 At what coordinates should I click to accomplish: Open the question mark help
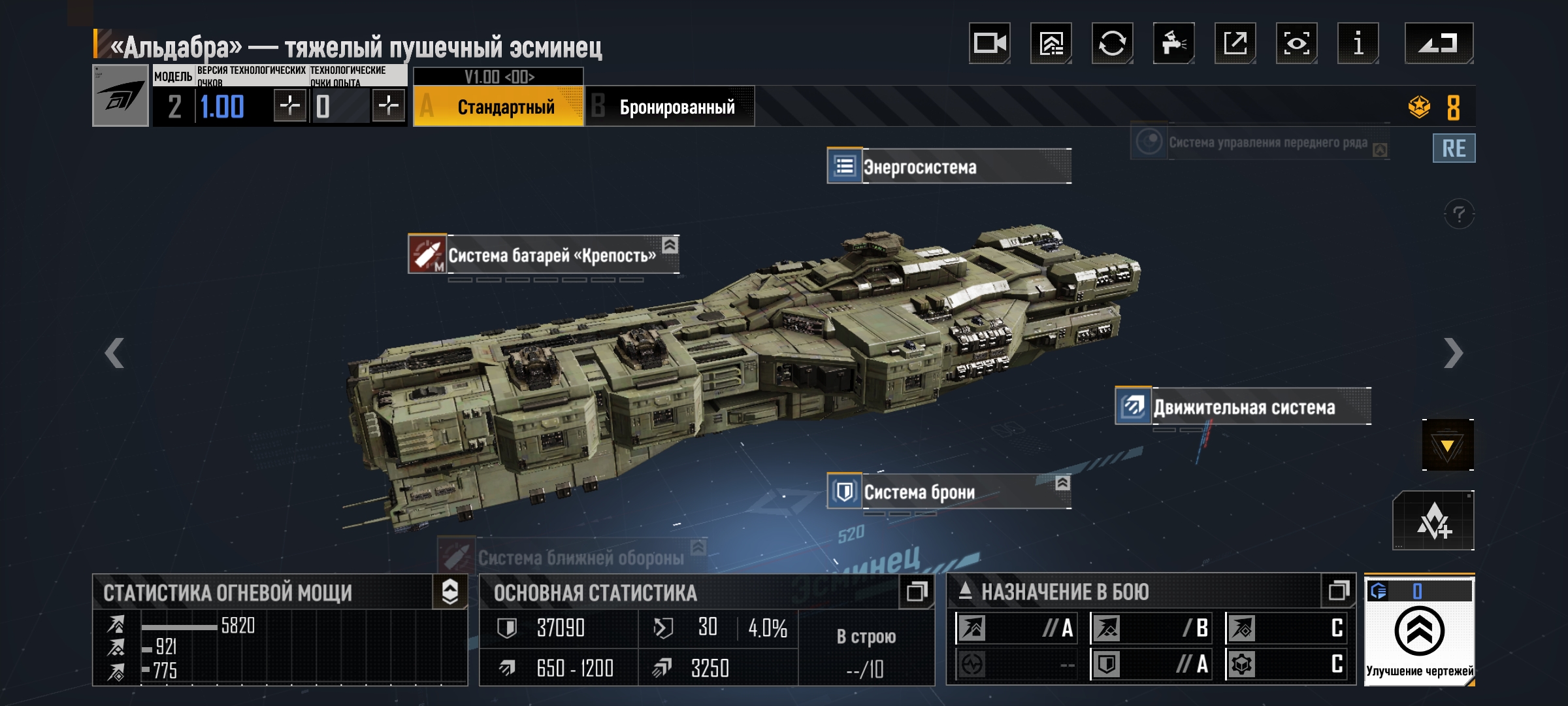[1459, 214]
